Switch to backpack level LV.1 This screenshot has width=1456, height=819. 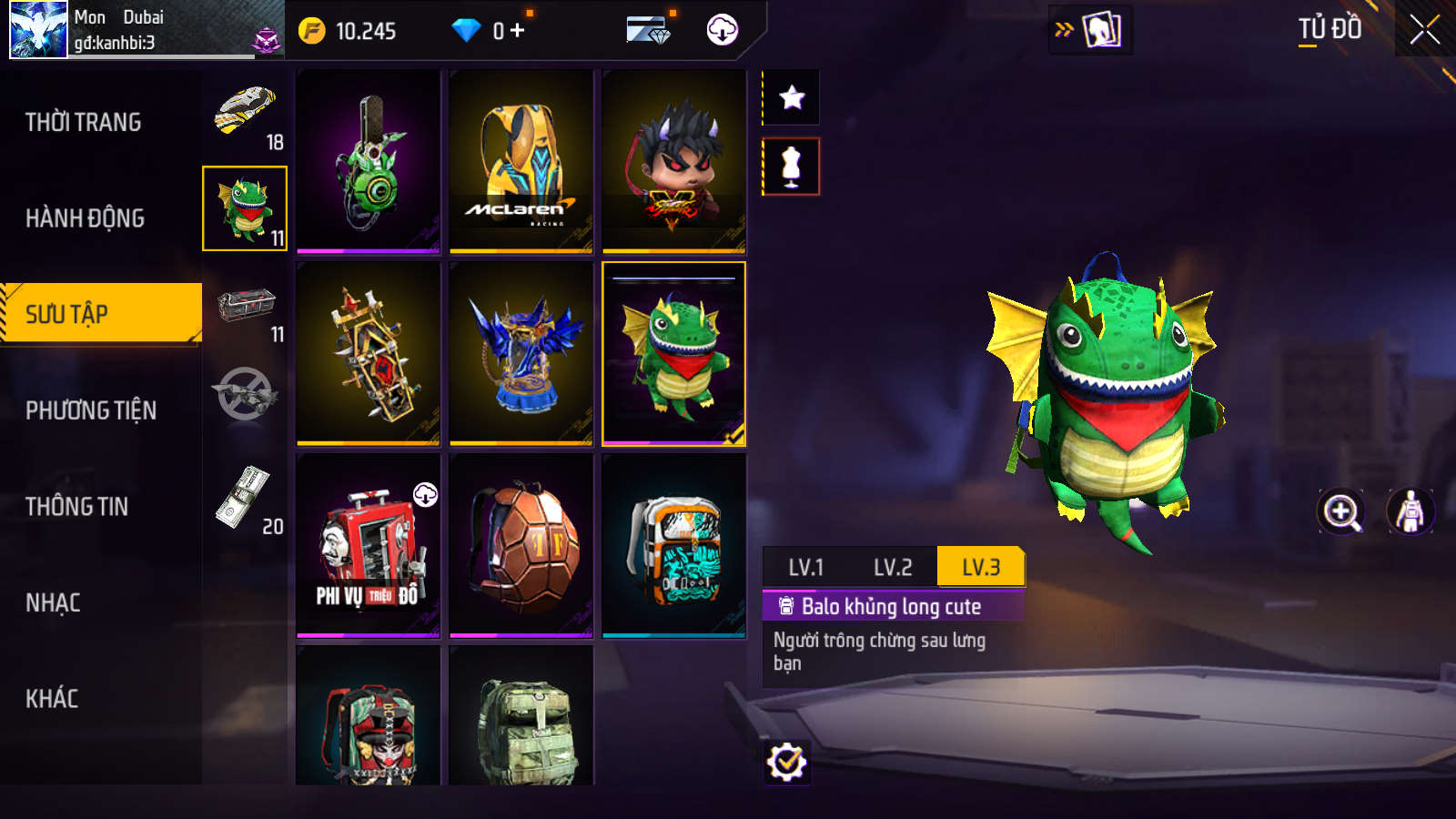805,568
